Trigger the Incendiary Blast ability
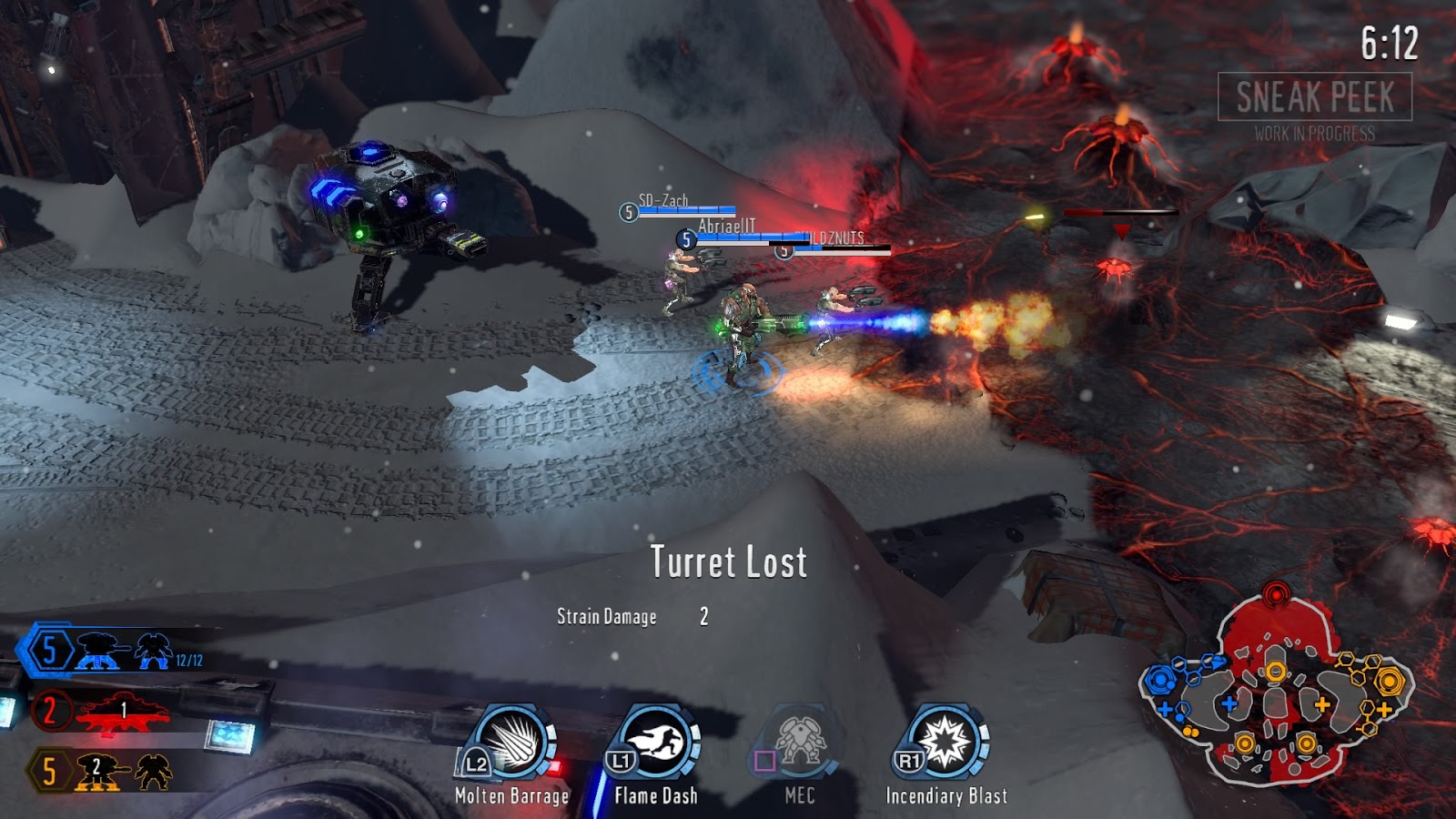The width and height of the screenshot is (1456, 819). click(946, 743)
